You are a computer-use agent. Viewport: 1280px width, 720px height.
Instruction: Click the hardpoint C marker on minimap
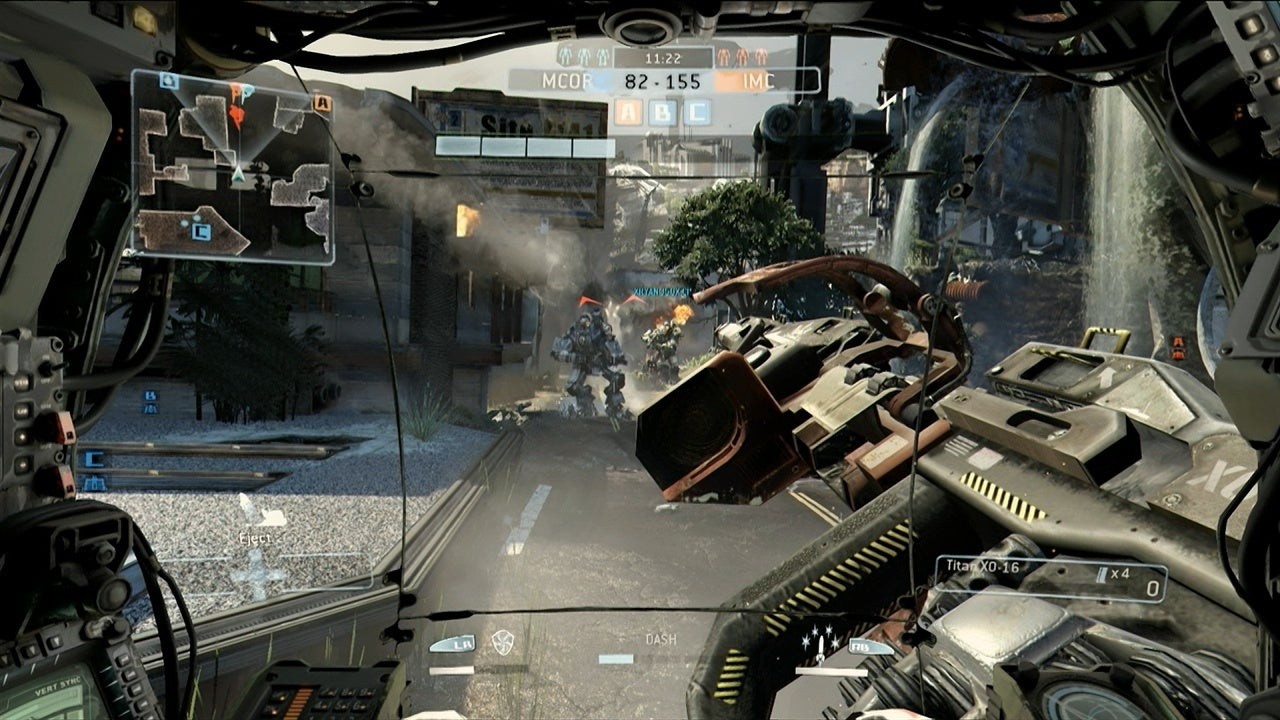200,232
